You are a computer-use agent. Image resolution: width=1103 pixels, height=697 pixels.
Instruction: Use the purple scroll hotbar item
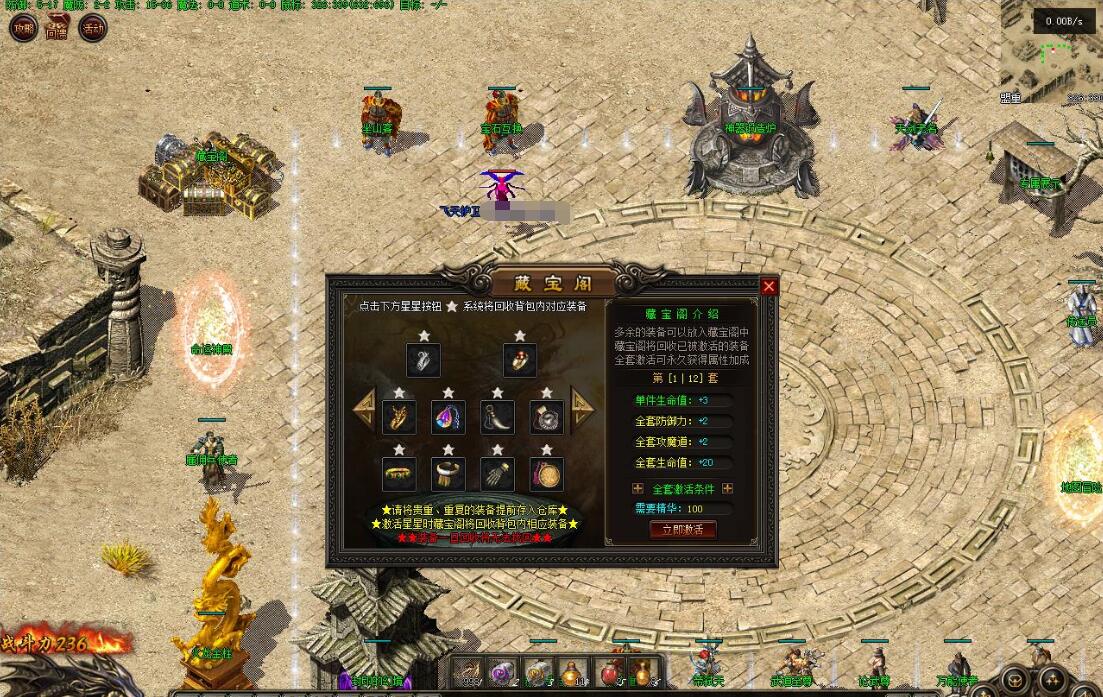502,673
